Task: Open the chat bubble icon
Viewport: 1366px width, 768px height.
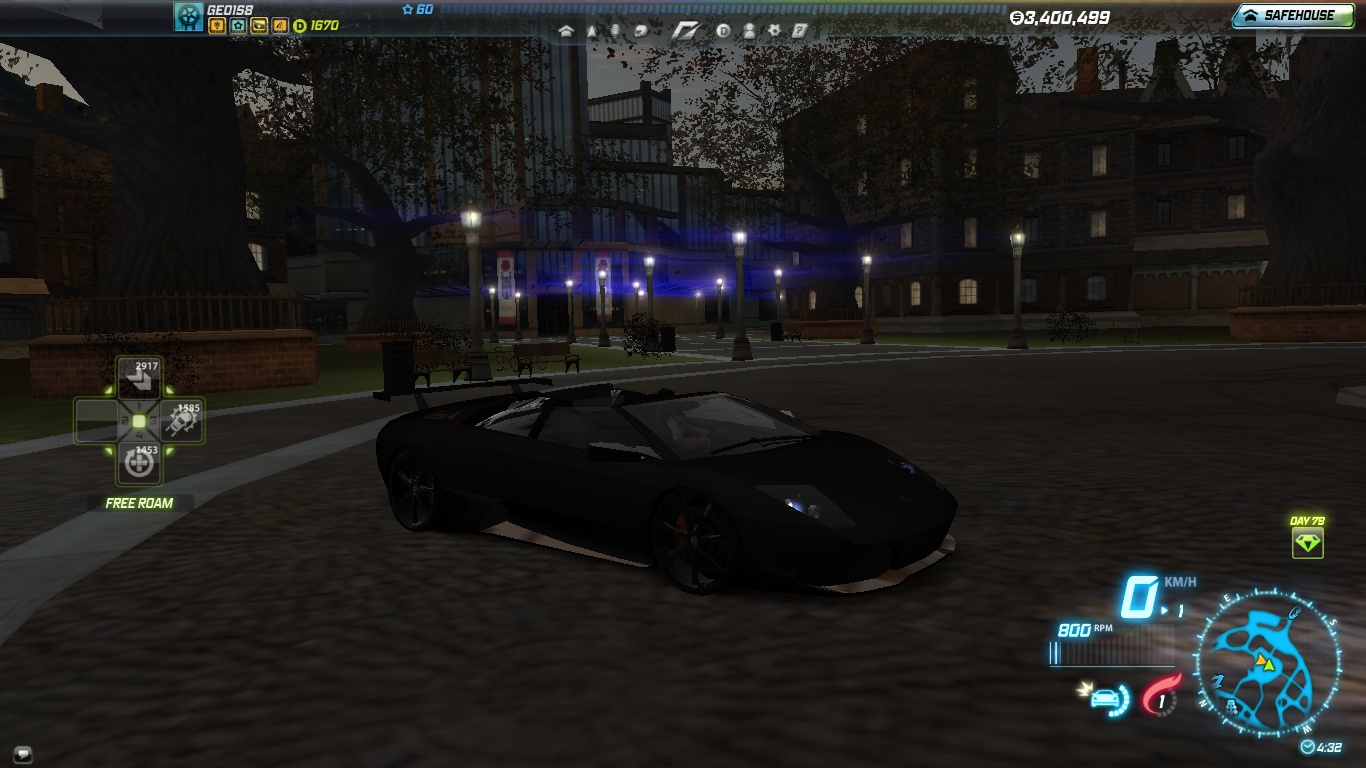Action: click(x=22, y=753)
